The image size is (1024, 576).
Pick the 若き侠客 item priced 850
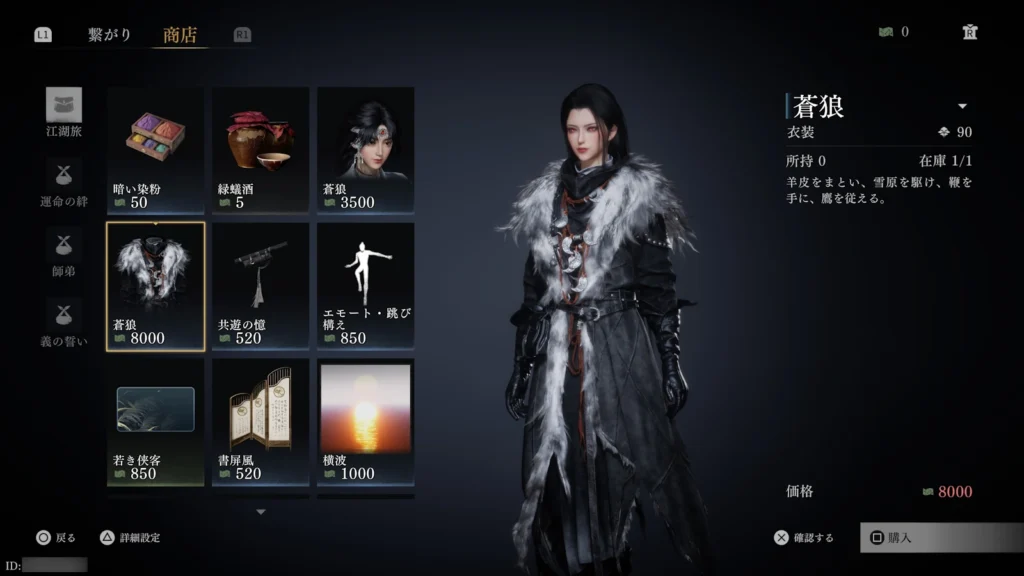[155, 422]
